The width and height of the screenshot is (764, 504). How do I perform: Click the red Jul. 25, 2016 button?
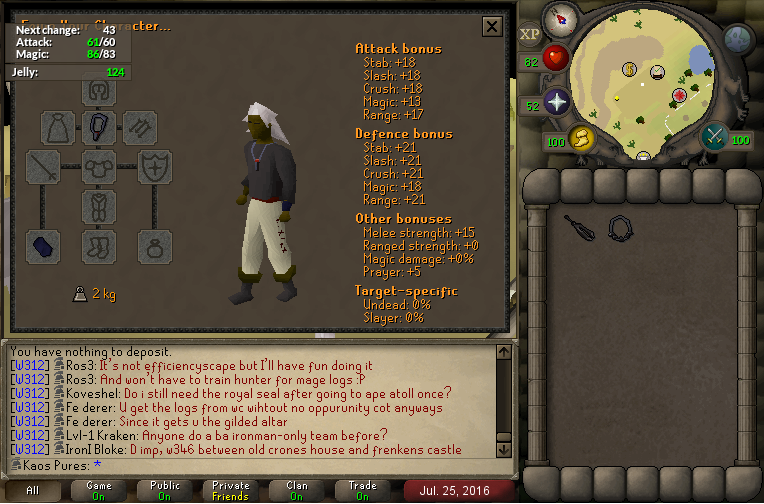point(459,491)
